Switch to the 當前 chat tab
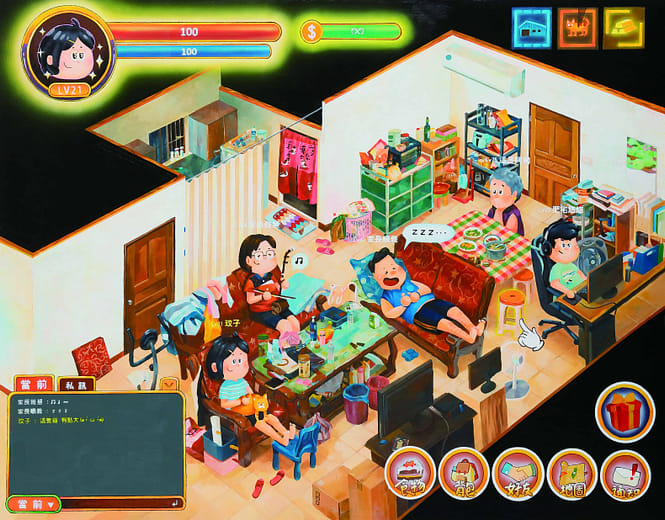 tap(33, 384)
